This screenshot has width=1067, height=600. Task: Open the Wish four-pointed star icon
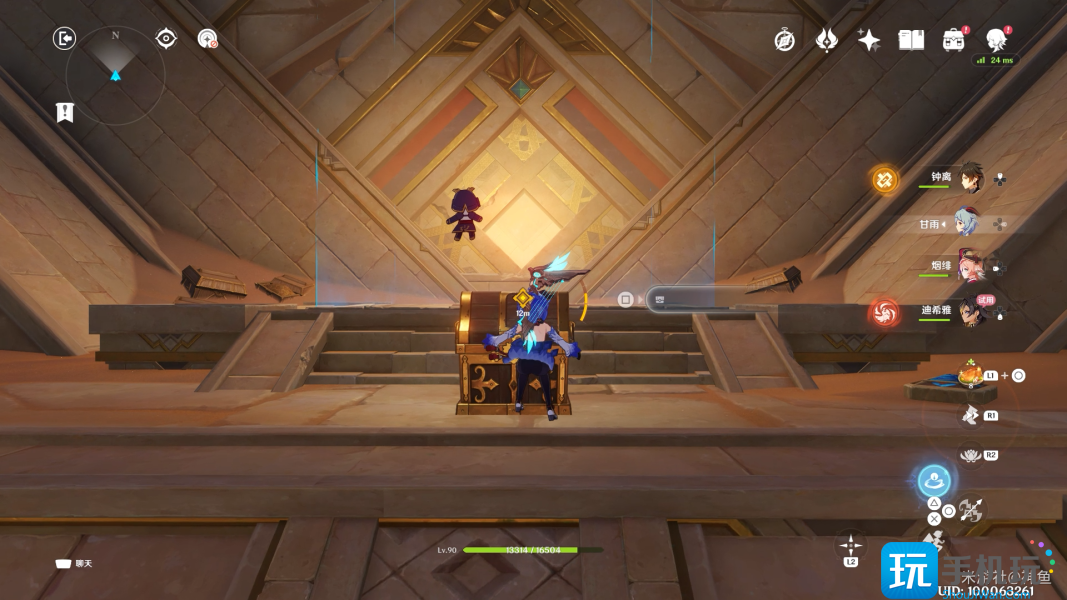(x=869, y=40)
